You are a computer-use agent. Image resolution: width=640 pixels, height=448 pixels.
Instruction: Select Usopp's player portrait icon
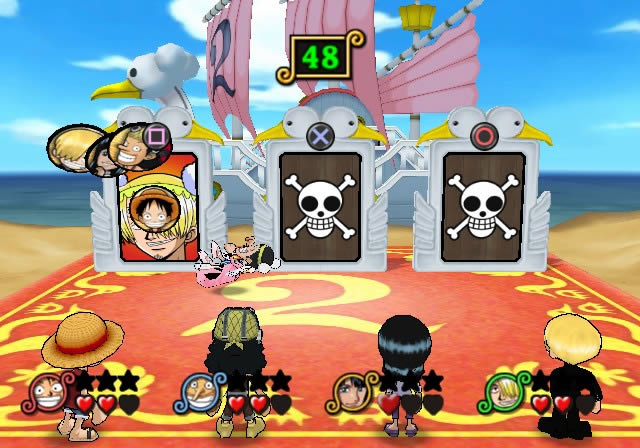(x=197, y=391)
